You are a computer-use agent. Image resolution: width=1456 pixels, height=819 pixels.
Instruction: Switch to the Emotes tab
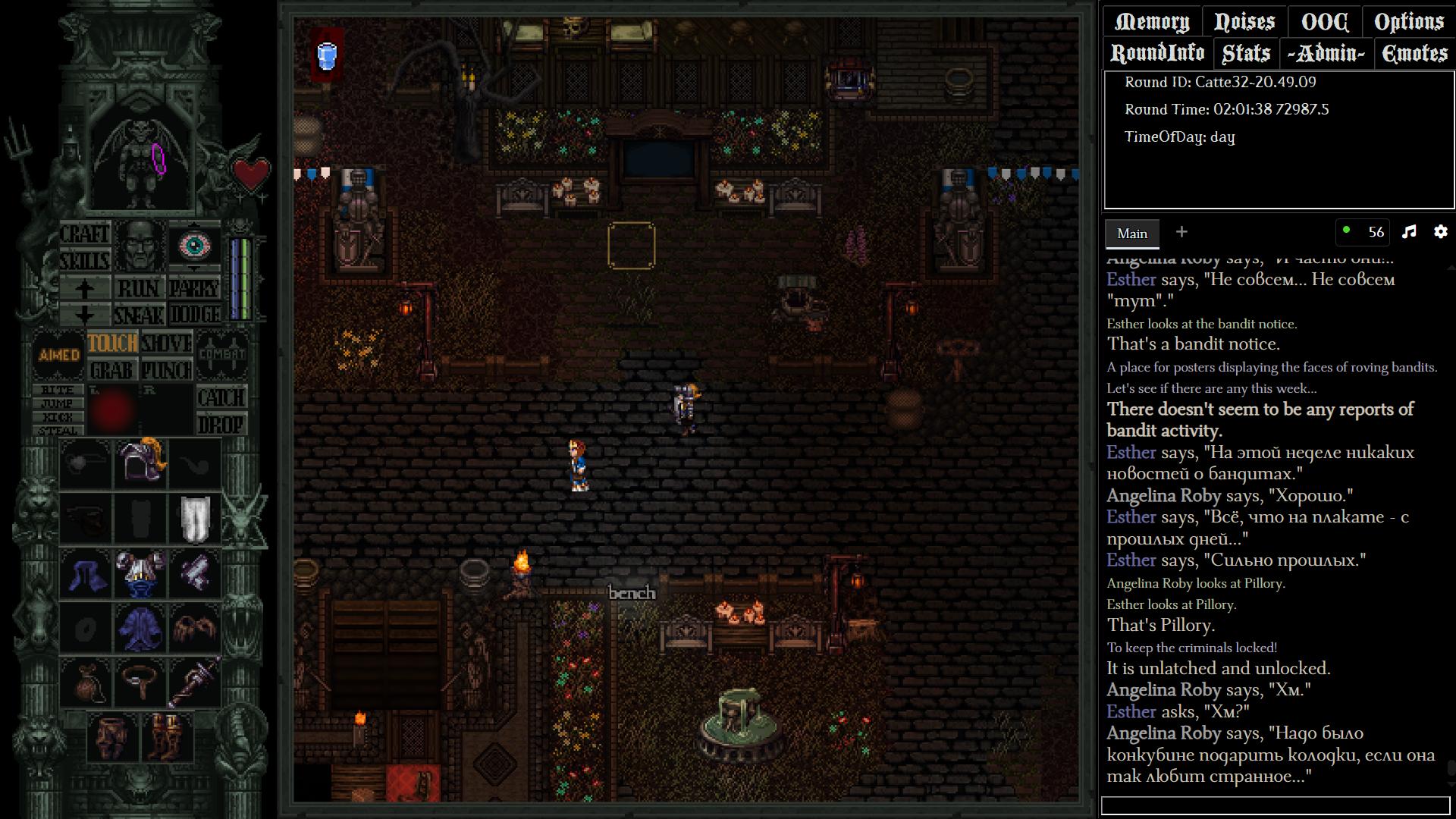point(1414,53)
